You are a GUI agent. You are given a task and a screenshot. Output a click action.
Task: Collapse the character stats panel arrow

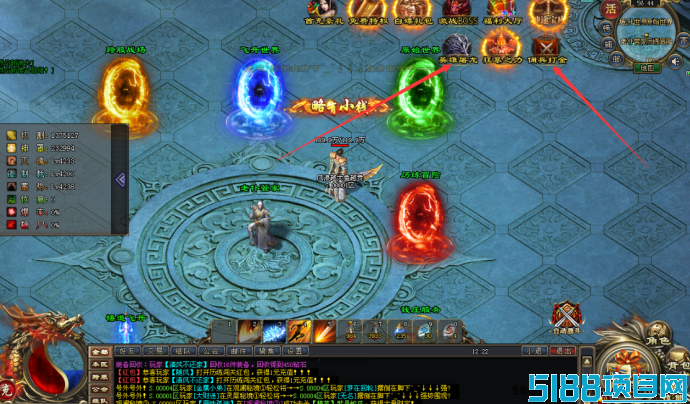(120, 179)
